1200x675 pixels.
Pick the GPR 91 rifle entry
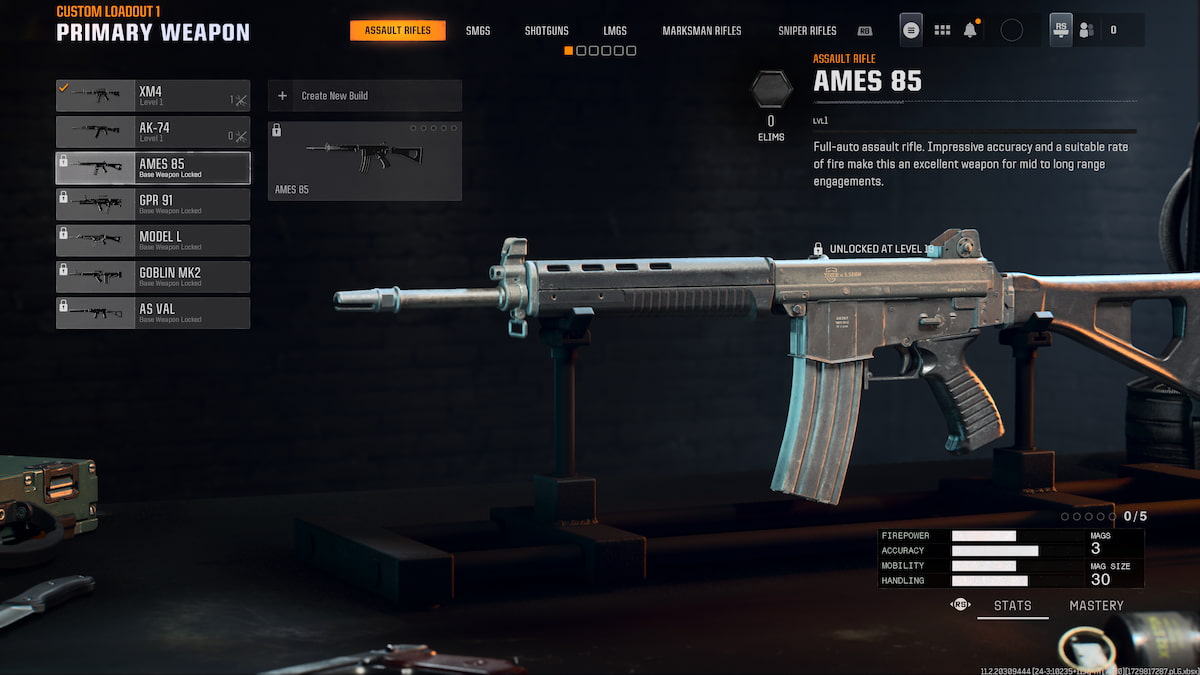coord(153,204)
